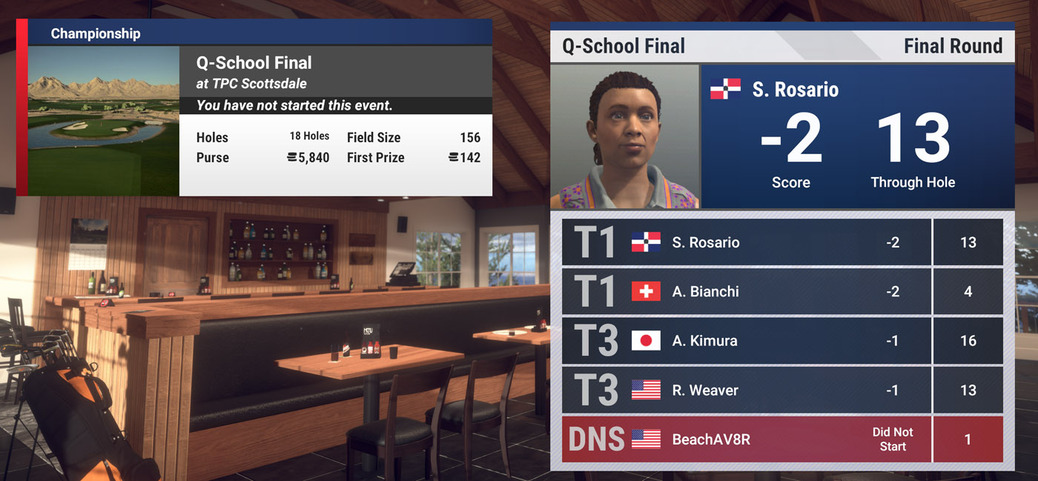
Task: Choose A. Bianchi in the leaderboard
Action: tap(782, 291)
